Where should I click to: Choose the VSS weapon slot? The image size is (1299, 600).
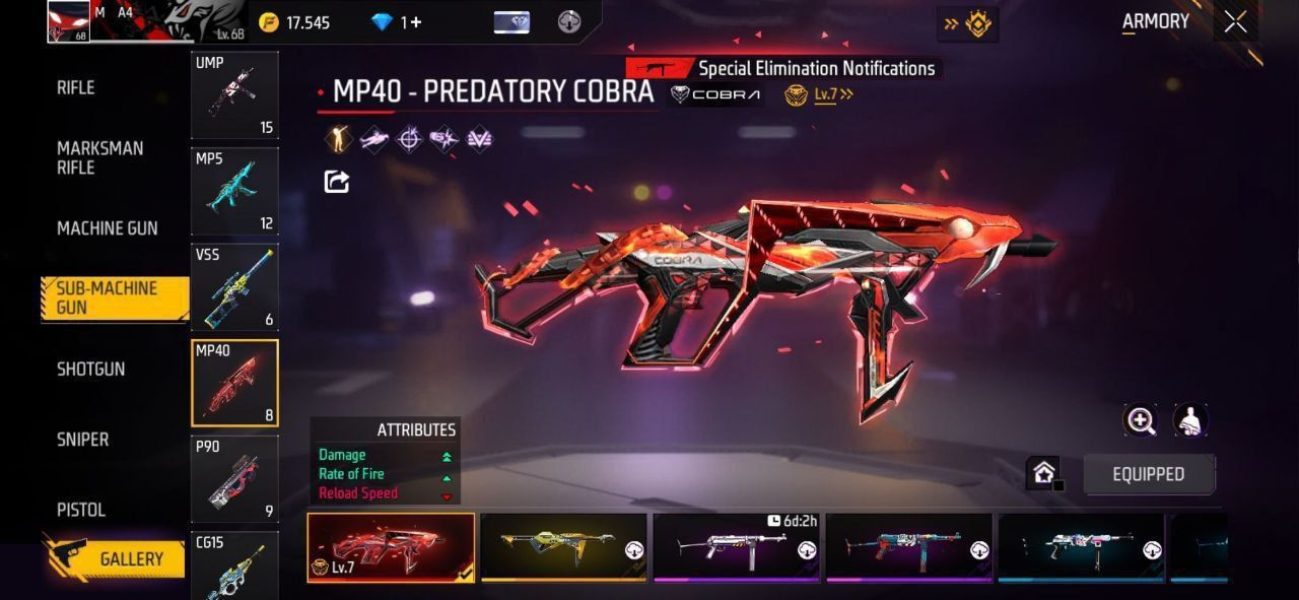point(235,287)
